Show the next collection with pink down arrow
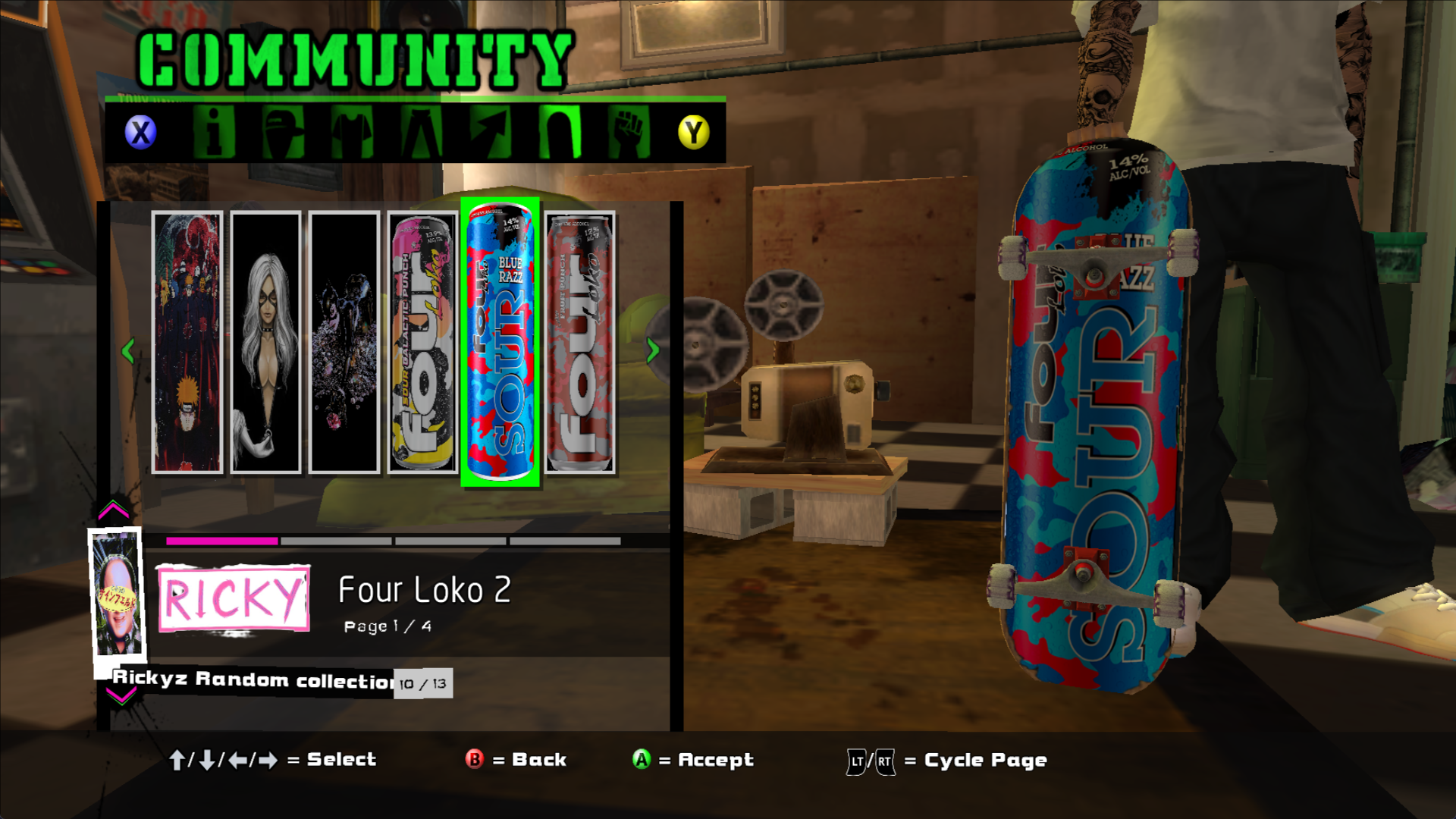Viewport: 1456px width, 819px height. (x=121, y=698)
